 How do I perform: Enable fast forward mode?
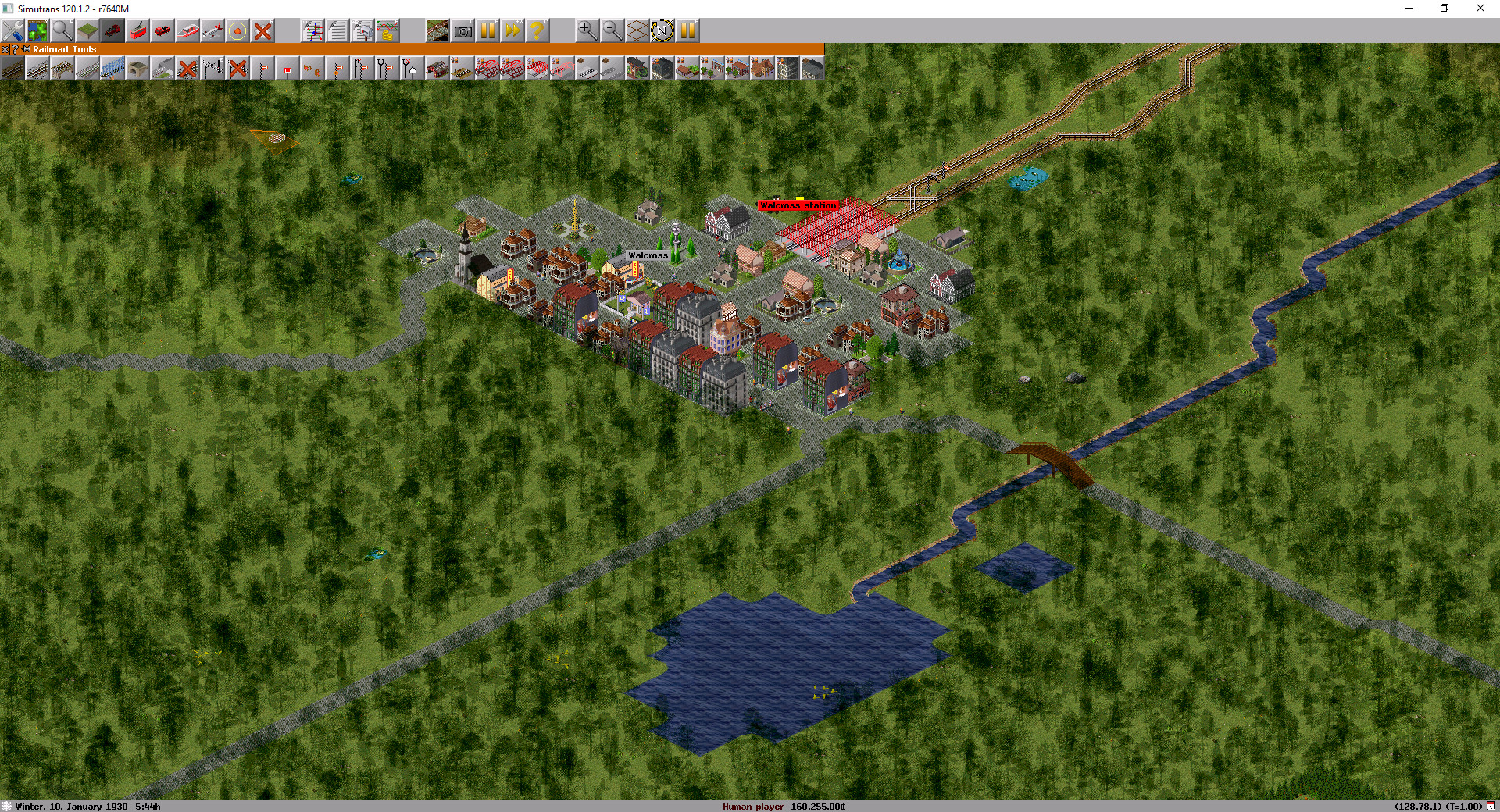(x=512, y=31)
